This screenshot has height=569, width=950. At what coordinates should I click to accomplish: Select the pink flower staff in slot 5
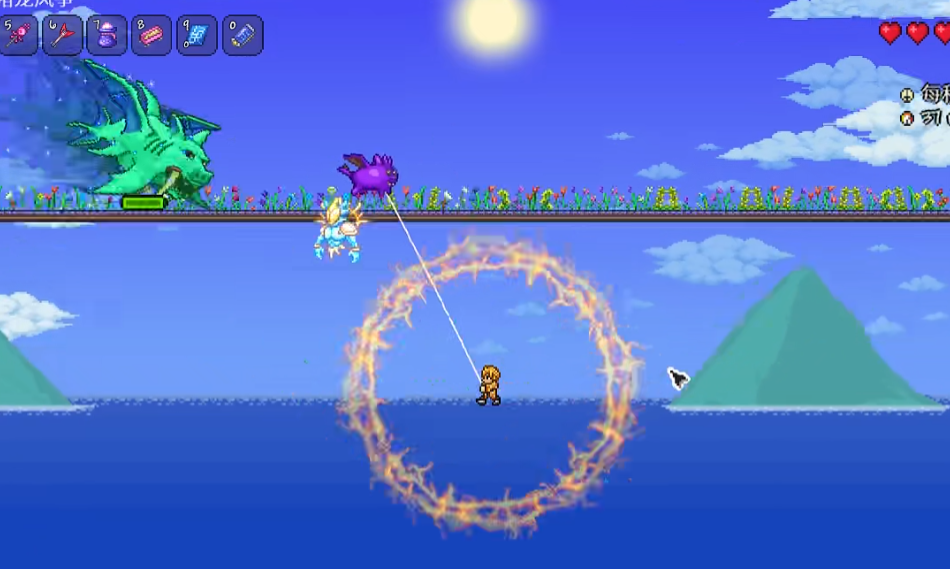point(18,35)
